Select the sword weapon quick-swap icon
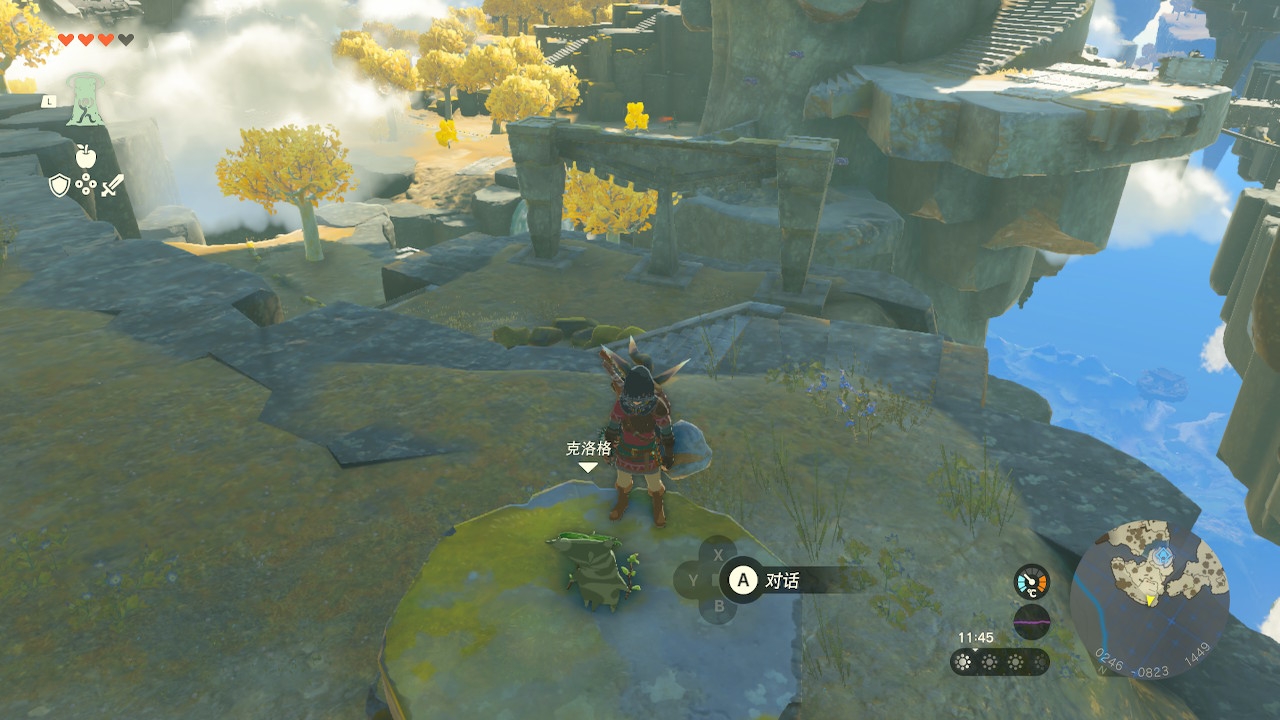This screenshot has width=1280, height=720. click(112, 185)
